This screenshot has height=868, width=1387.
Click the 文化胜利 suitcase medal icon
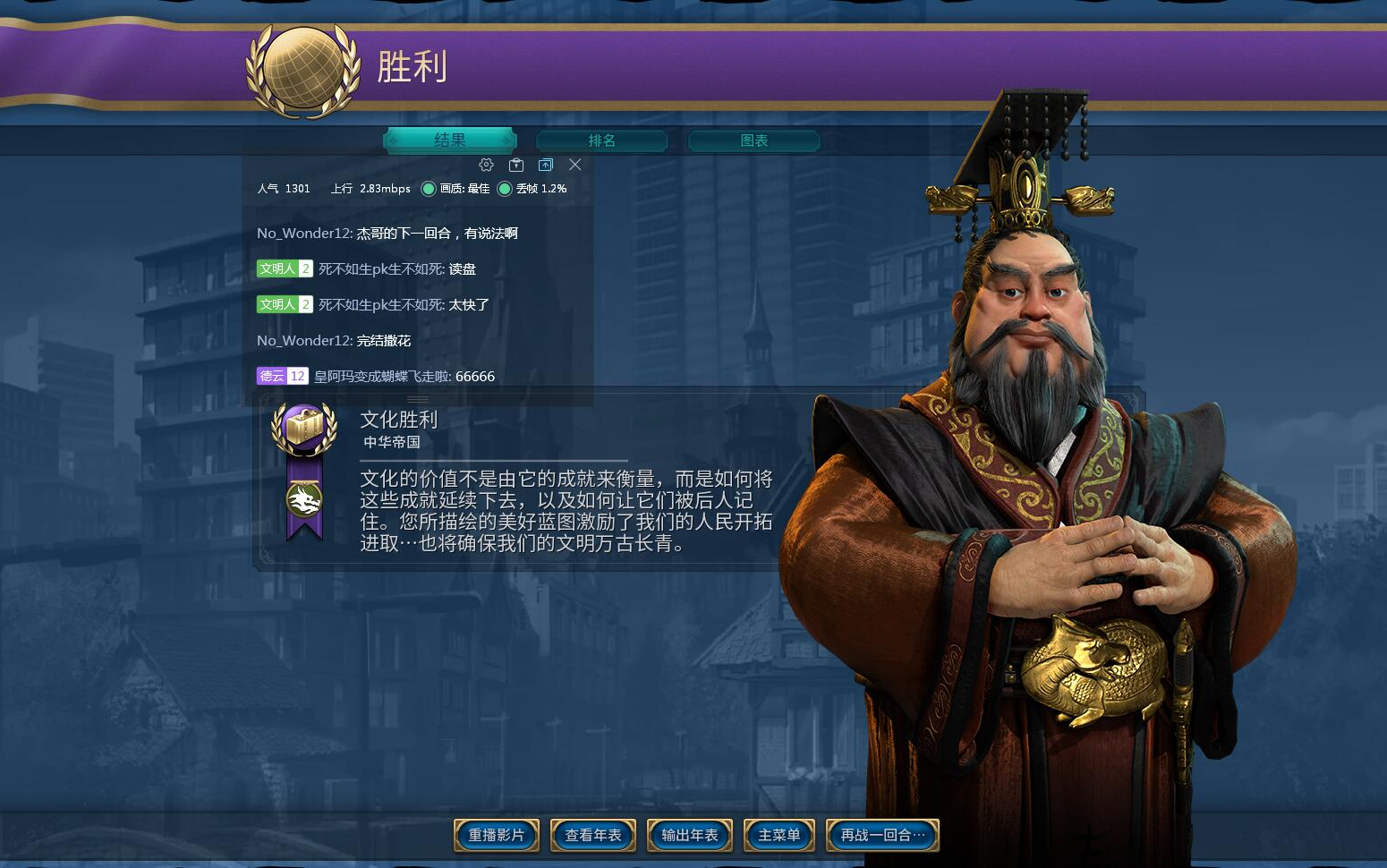tap(304, 430)
